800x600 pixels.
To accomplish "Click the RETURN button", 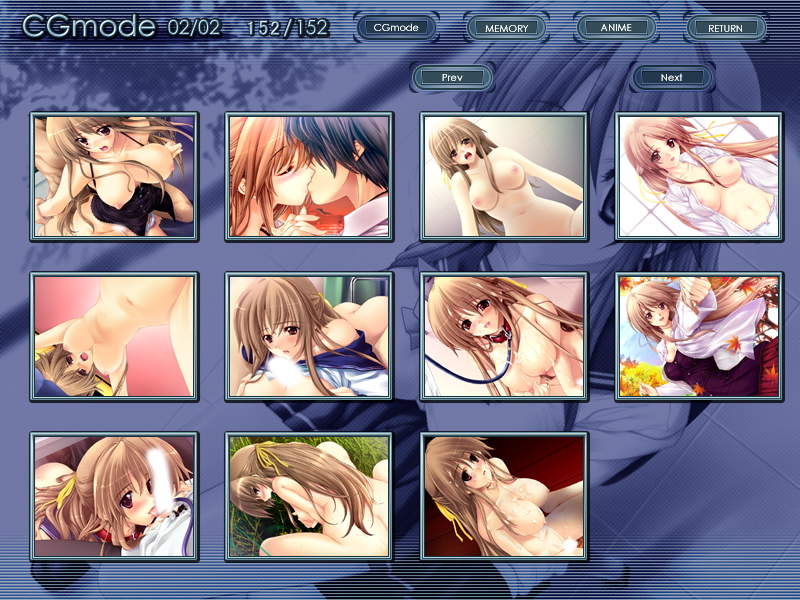I will (x=725, y=28).
